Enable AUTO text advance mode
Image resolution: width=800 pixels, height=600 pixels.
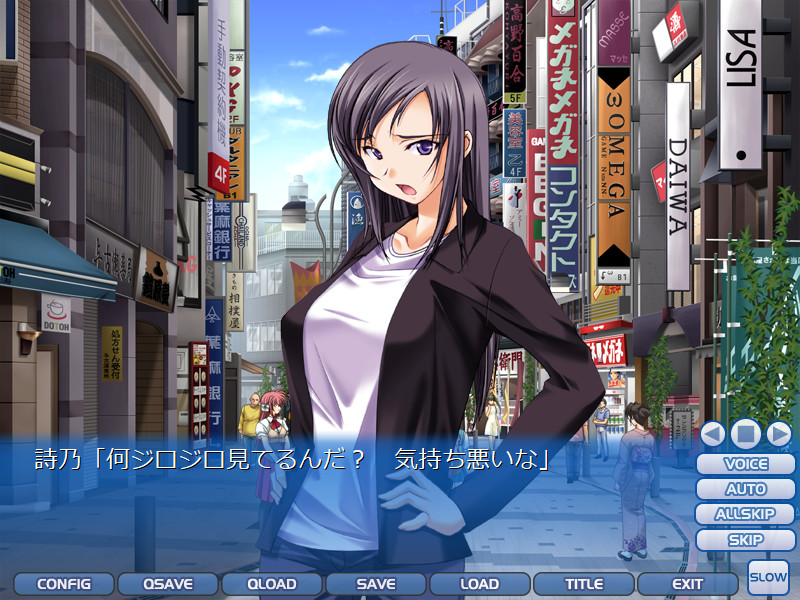point(746,489)
